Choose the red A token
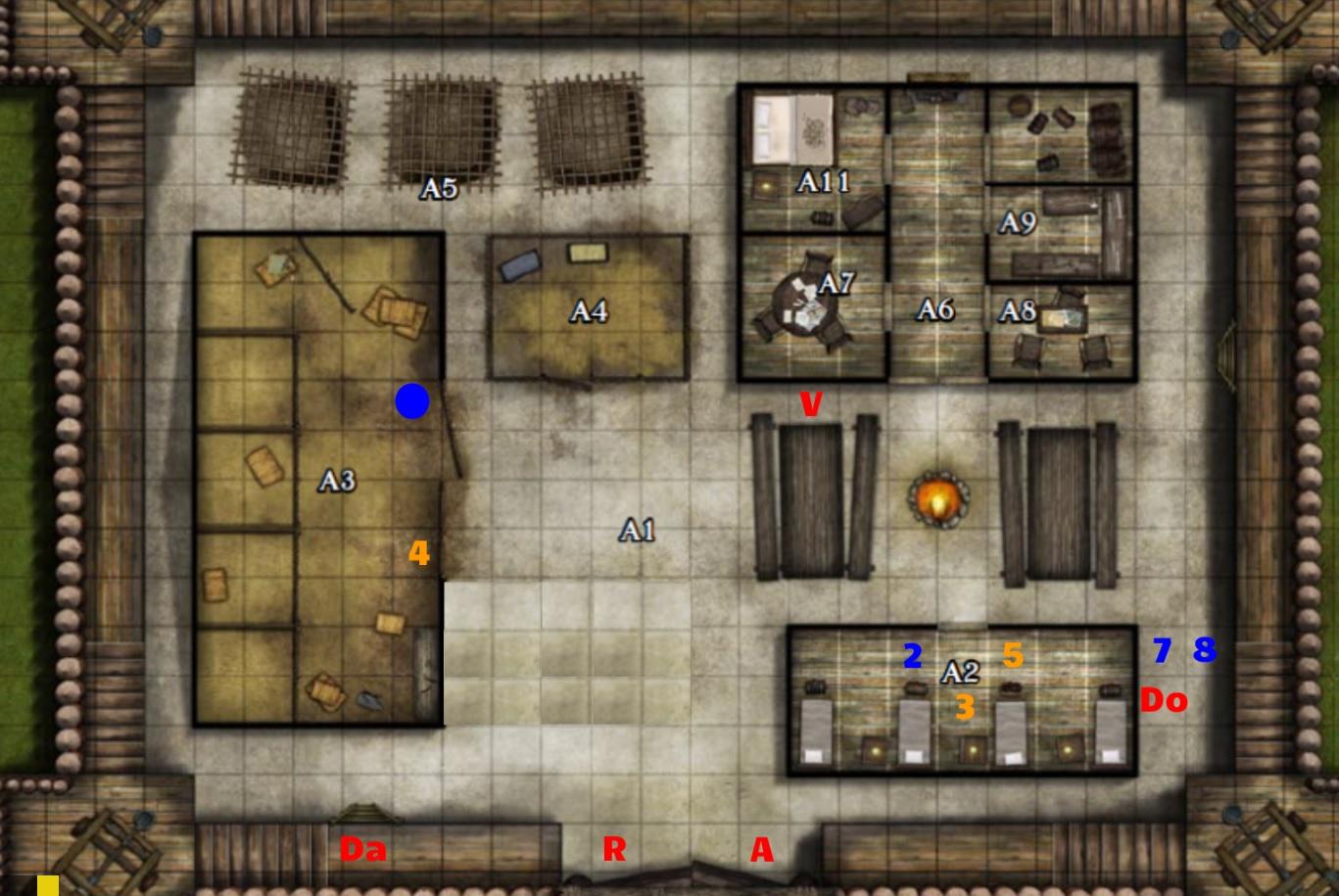The height and width of the screenshot is (896, 1339). 762,850
